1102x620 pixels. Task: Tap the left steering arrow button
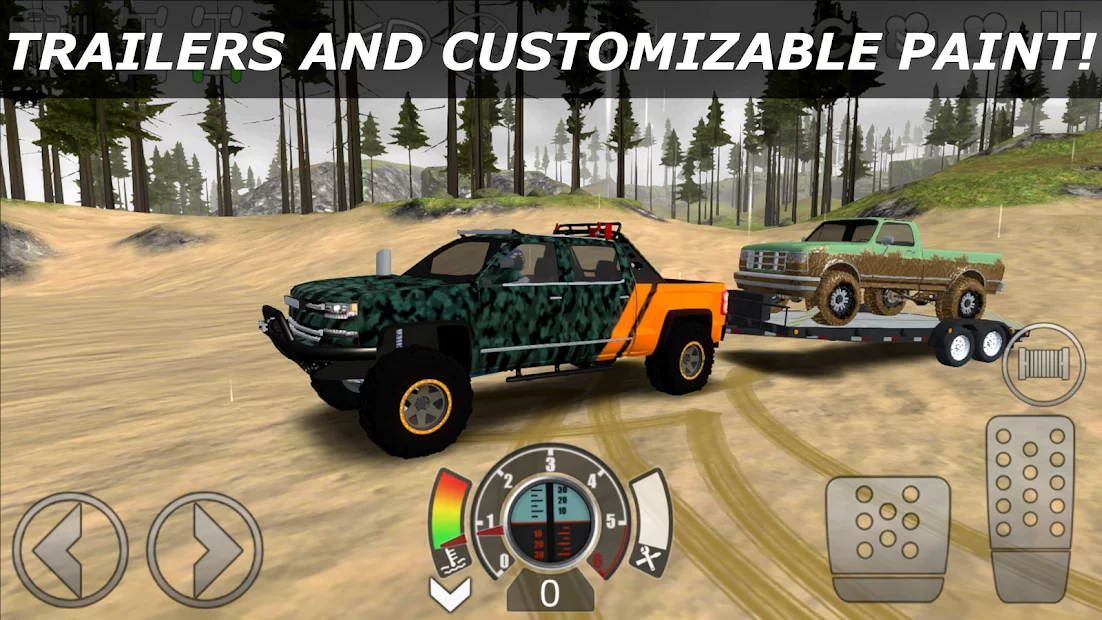tap(70, 549)
